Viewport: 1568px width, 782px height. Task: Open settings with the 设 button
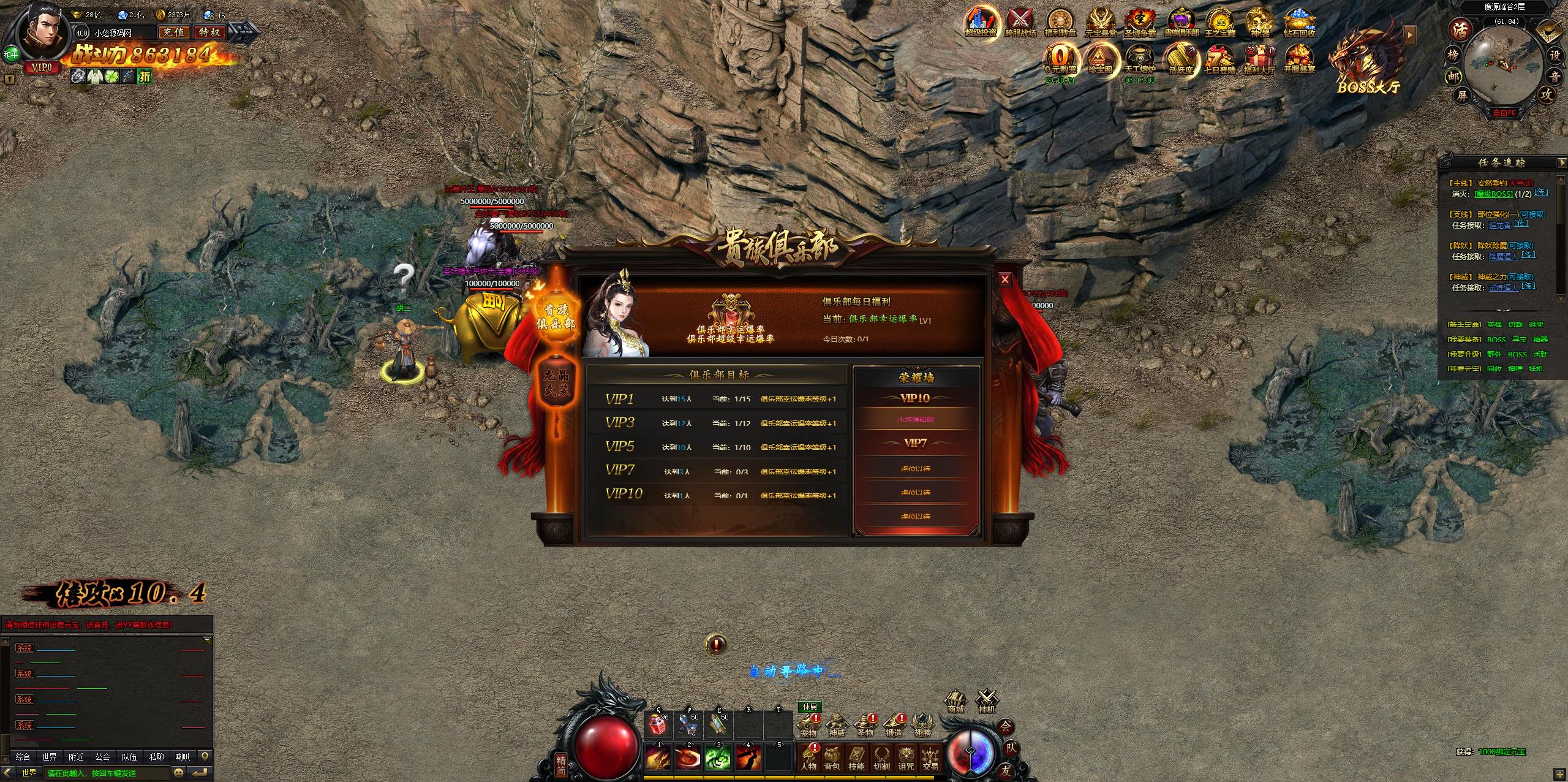pos(1555,55)
